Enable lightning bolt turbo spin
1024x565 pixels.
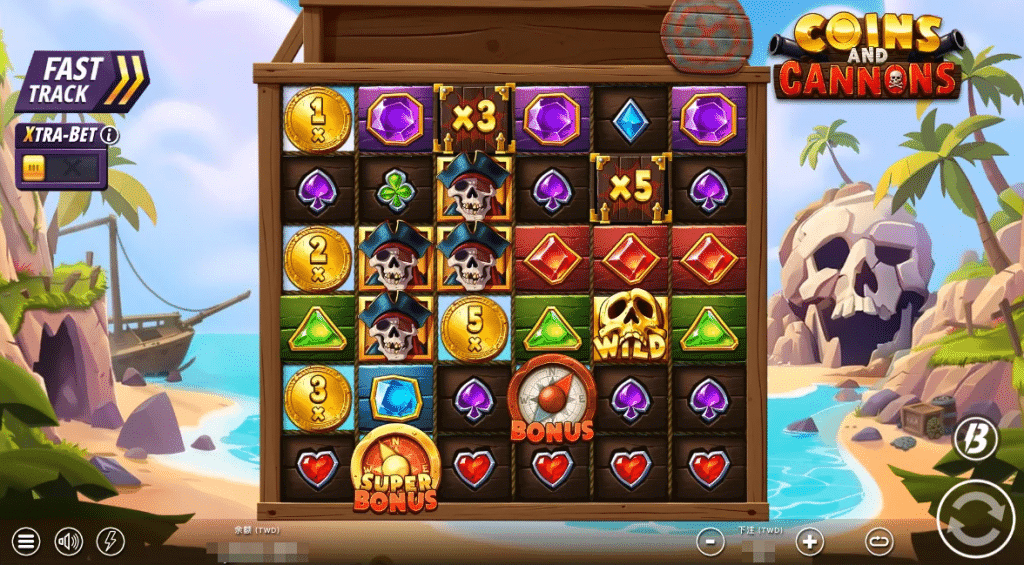tap(111, 542)
